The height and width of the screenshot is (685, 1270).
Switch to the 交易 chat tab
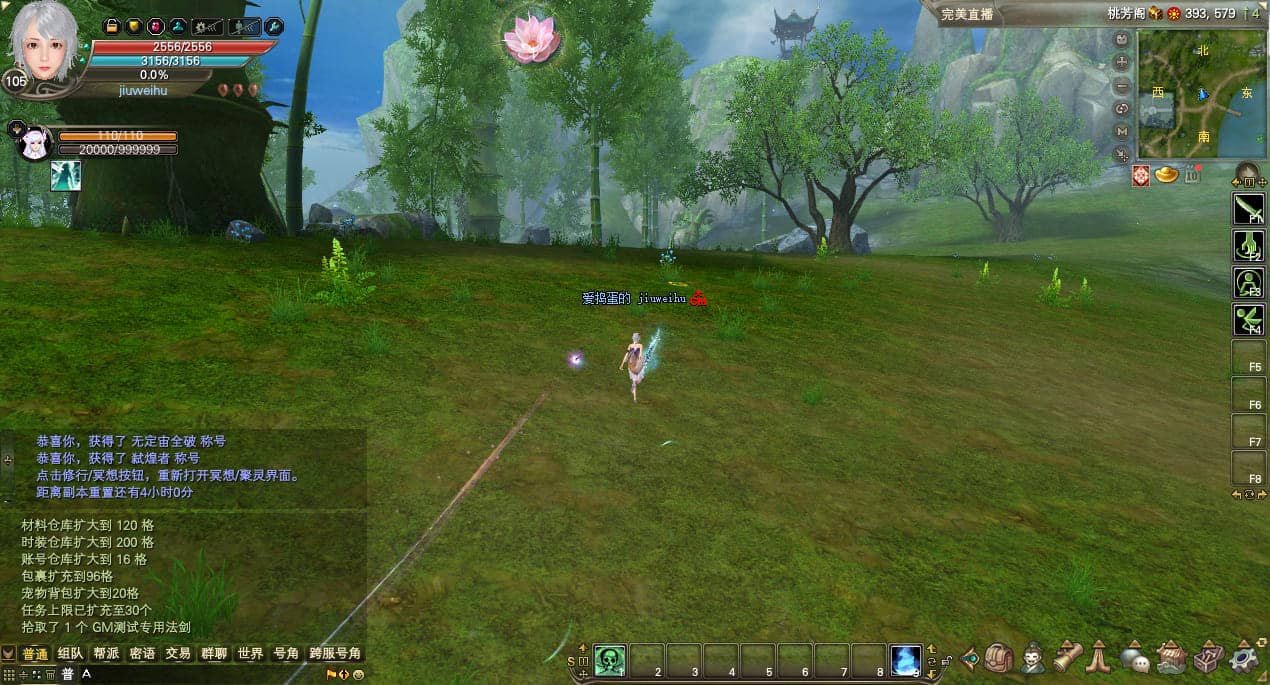(178, 653)
